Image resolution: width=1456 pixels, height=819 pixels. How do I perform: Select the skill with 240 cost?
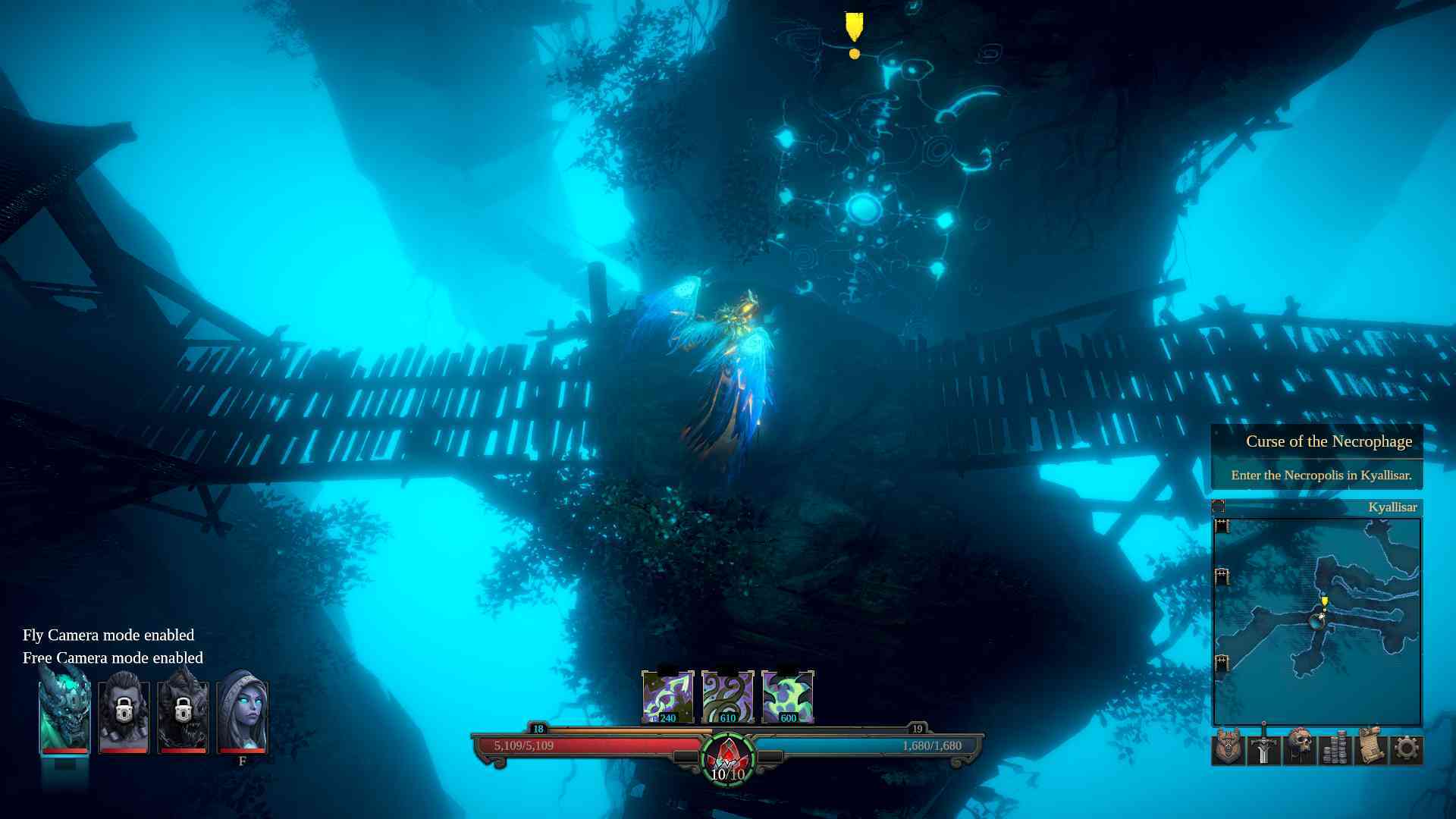[x=667, y=694]
